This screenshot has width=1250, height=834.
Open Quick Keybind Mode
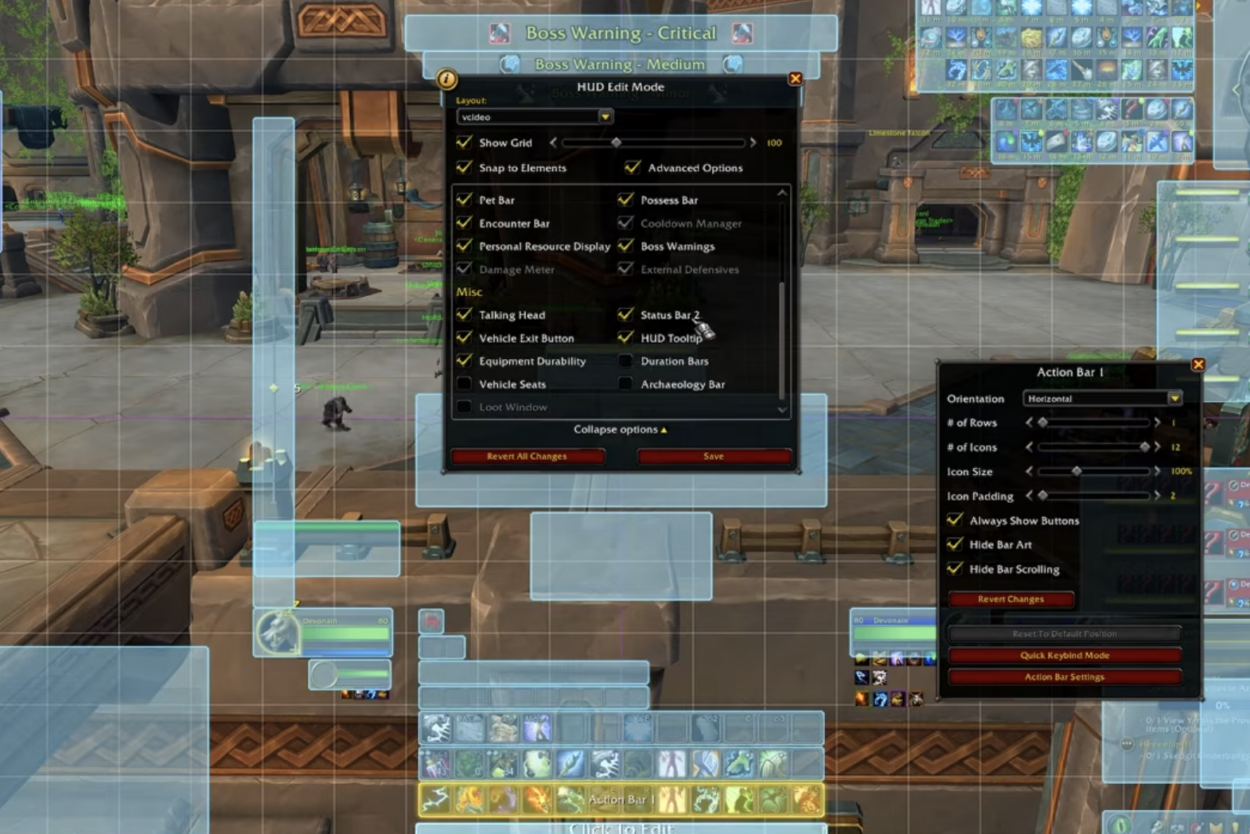(1065, 656)
